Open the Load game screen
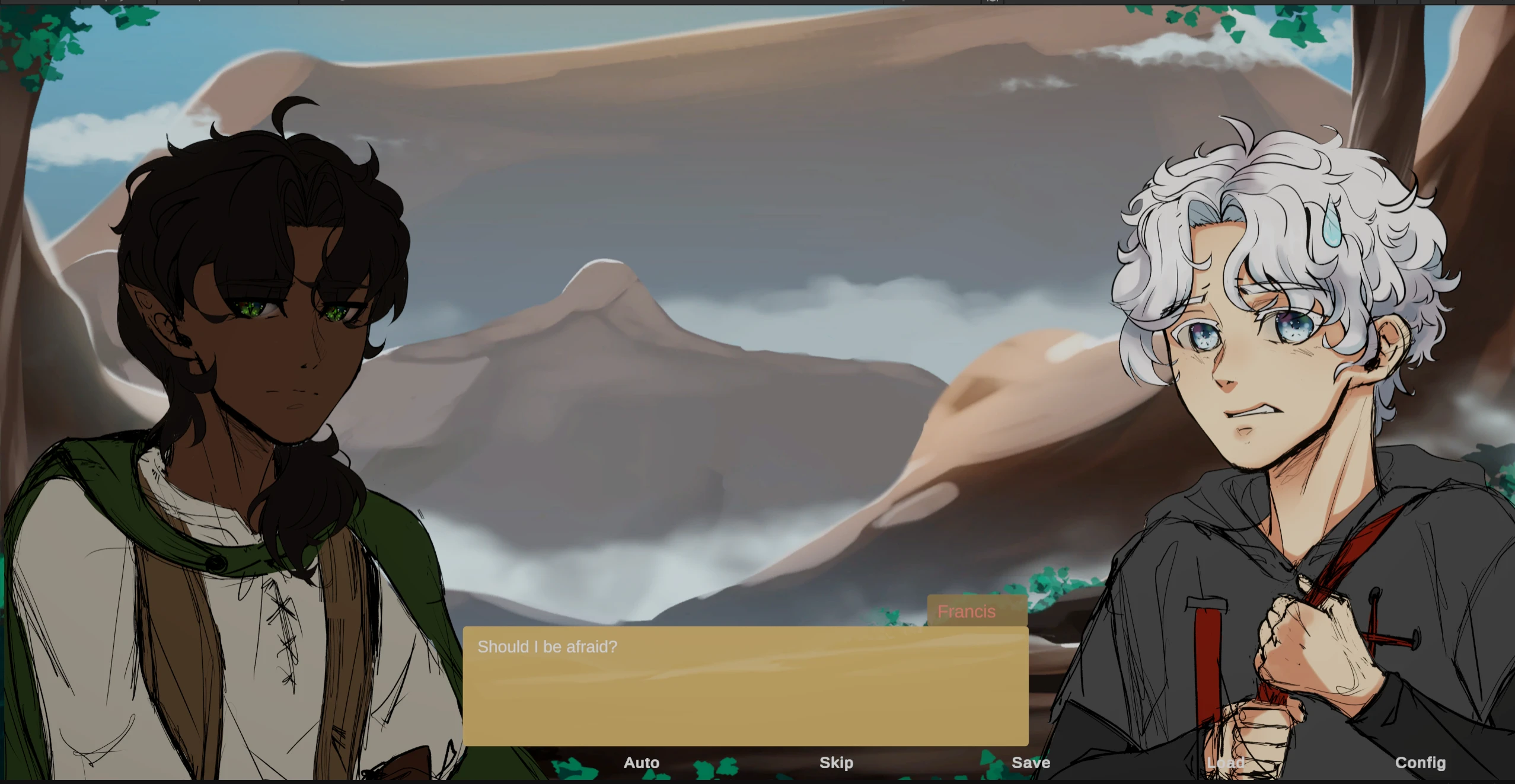Image resolution: width=1515 pixels, height=784 pixels. pos(1227,763)
